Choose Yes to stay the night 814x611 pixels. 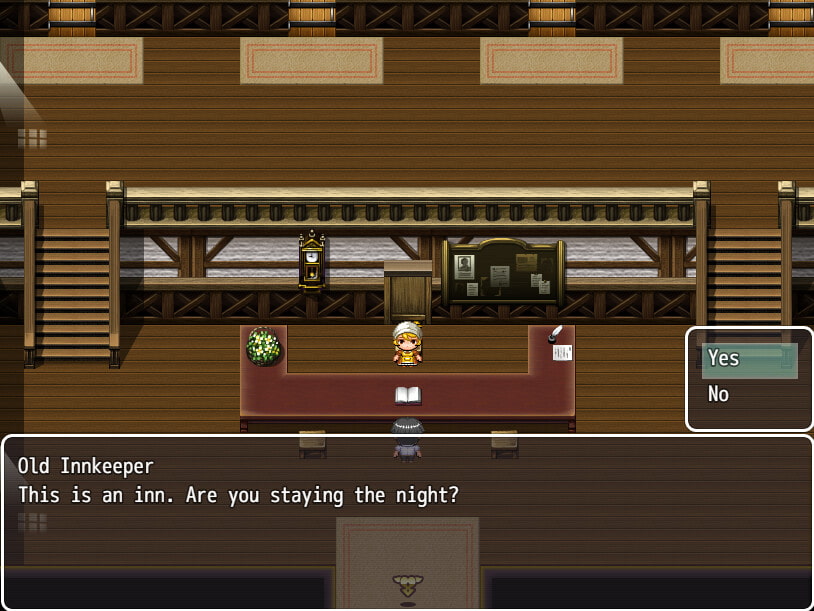pyautogui.click(x=748, y=359)
